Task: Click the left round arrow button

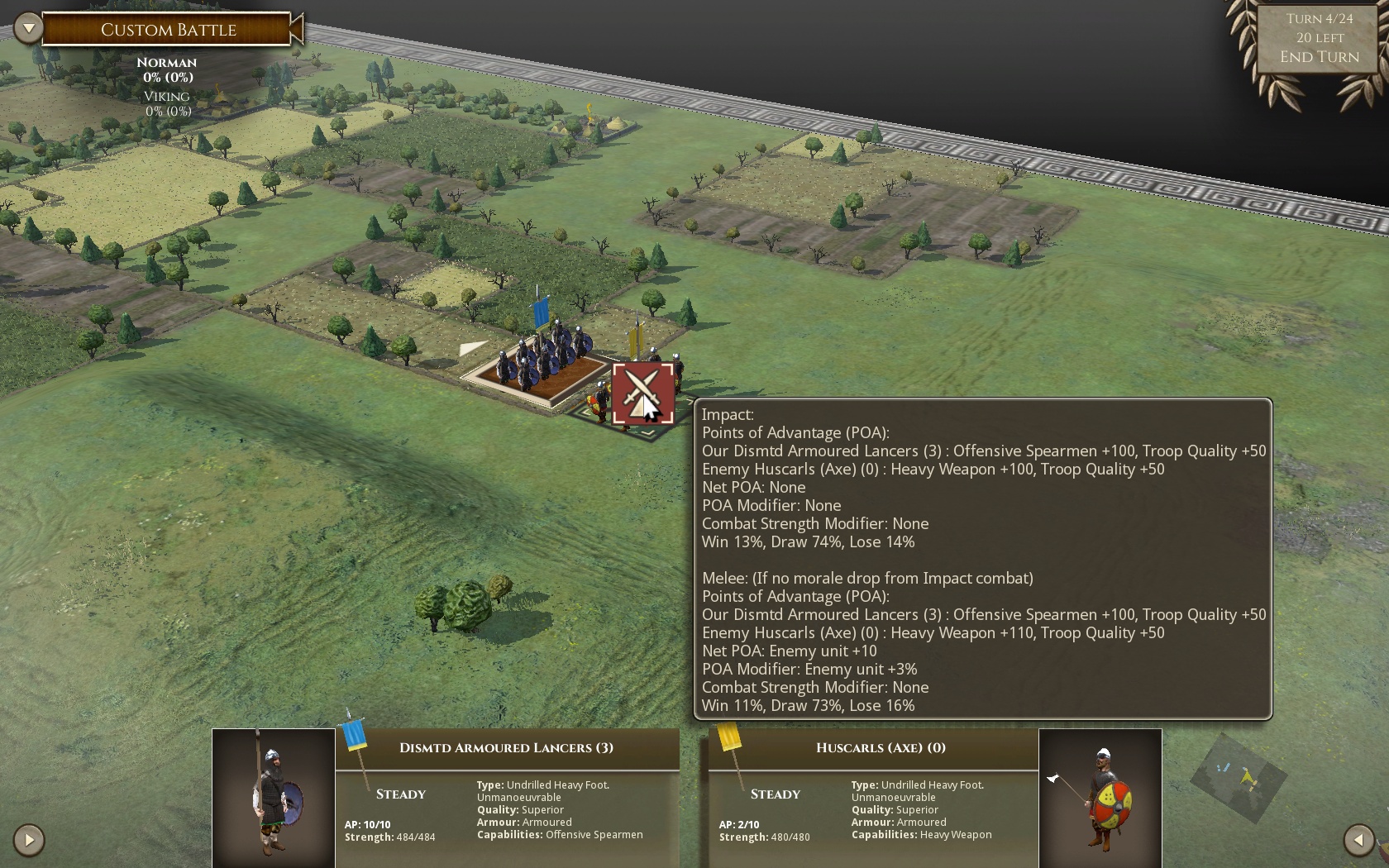Action: point(29,840)
